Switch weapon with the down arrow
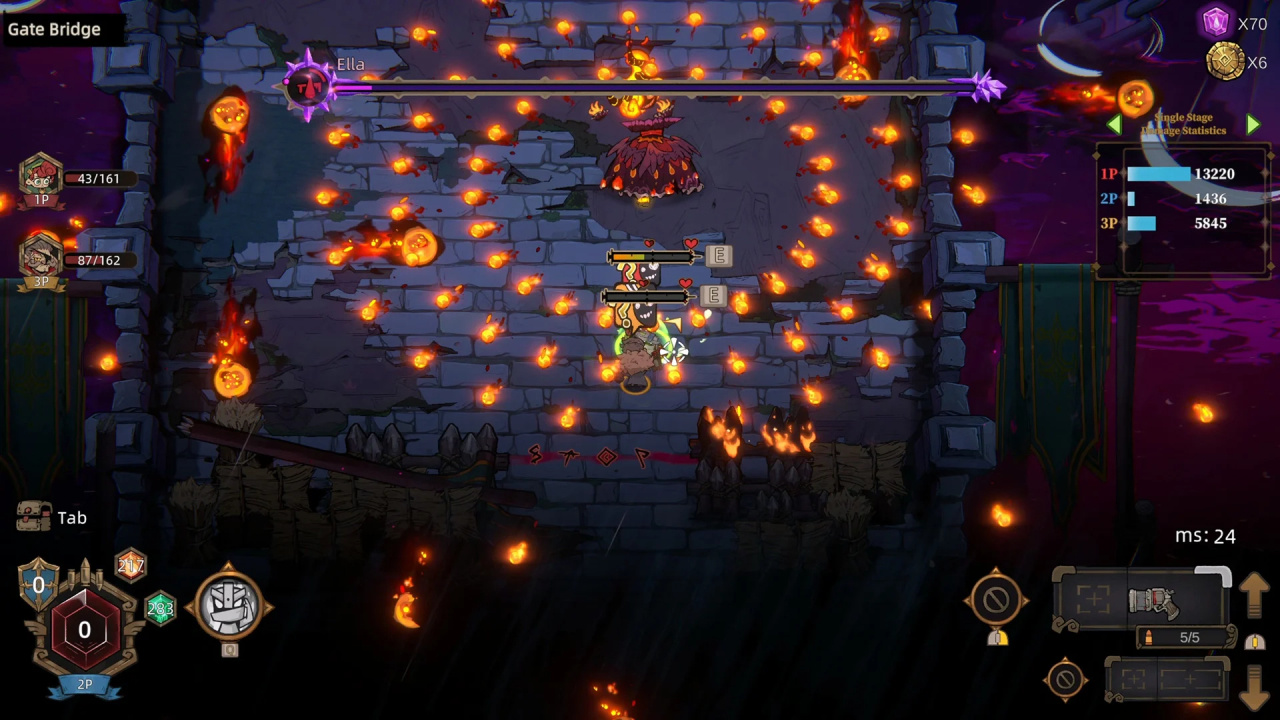 [1255, 685]
